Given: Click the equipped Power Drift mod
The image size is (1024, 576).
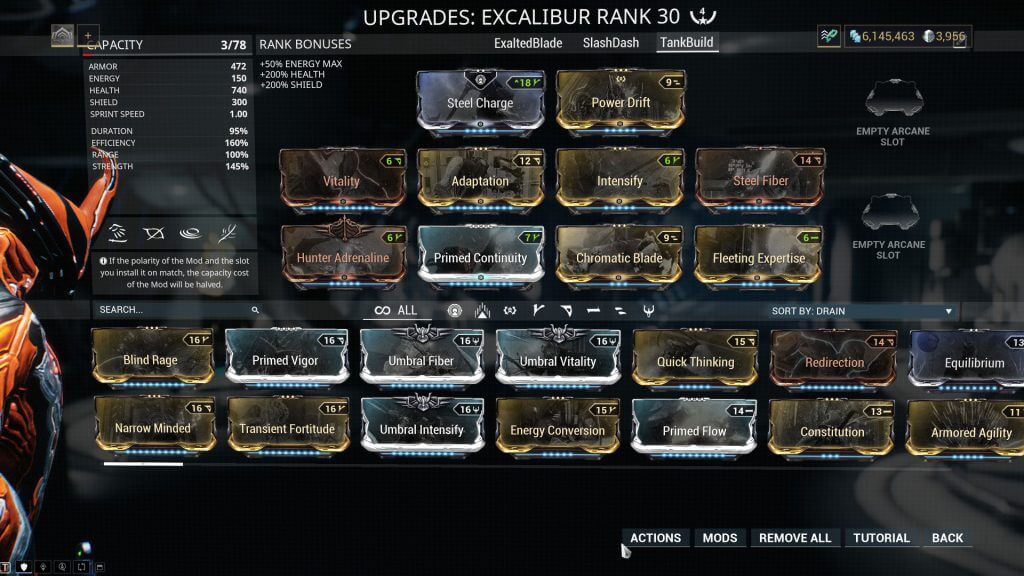Looking at the screenshot, I should point(620,102).
